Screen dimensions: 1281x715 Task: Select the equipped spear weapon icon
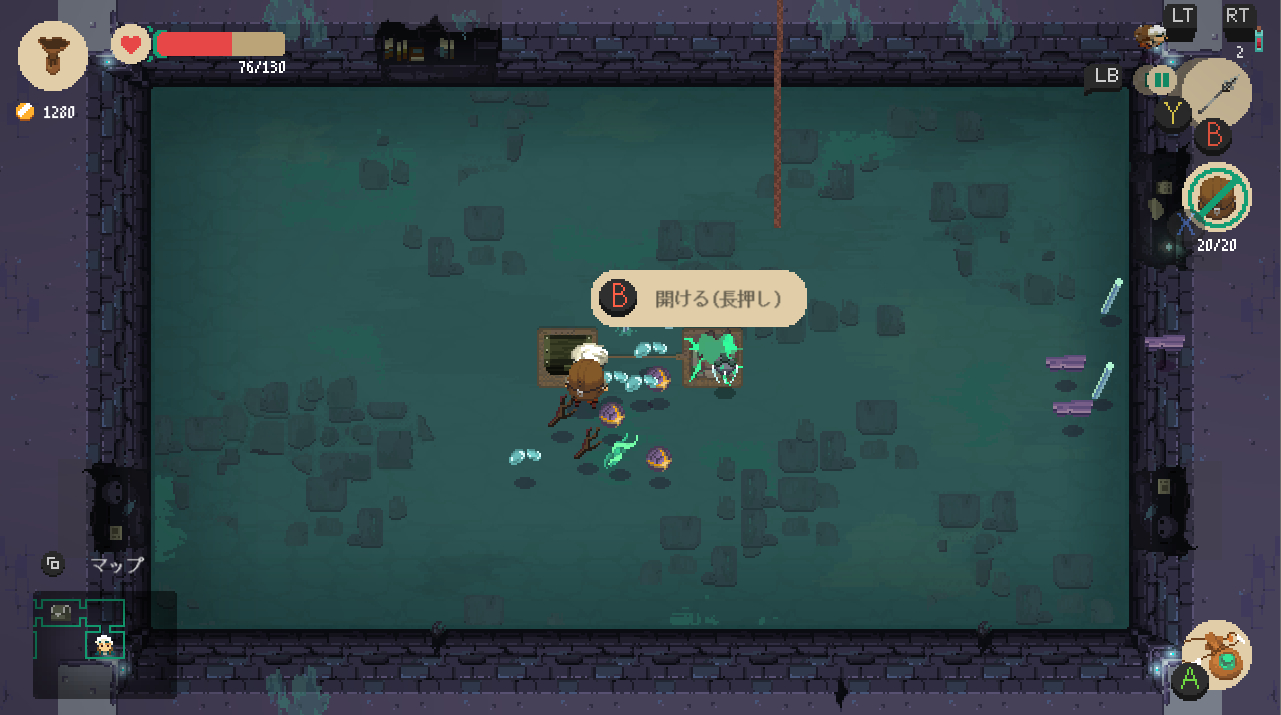point(1216,93)
